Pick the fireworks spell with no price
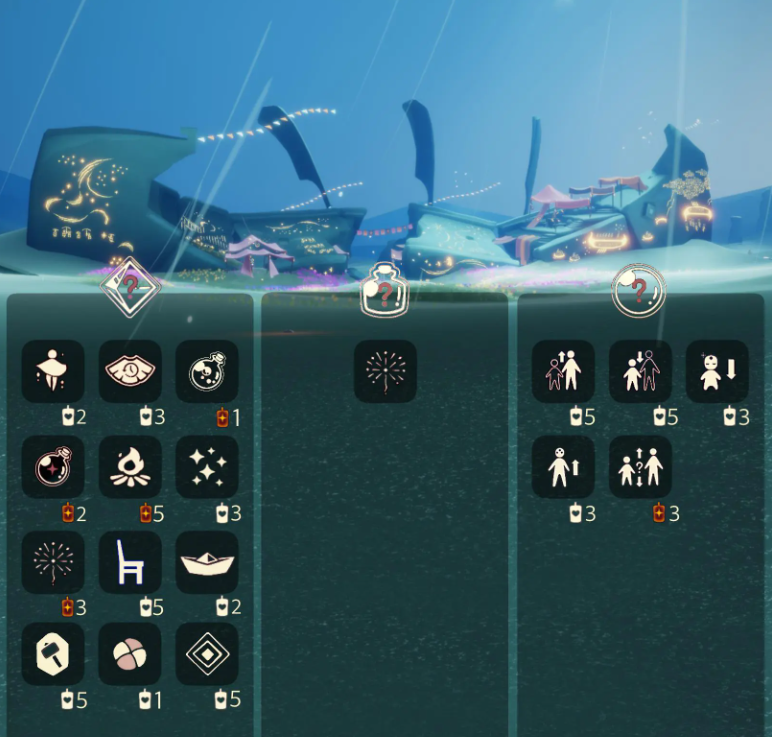Viewport: 772px width, 737px height. (x=386, y=371)
